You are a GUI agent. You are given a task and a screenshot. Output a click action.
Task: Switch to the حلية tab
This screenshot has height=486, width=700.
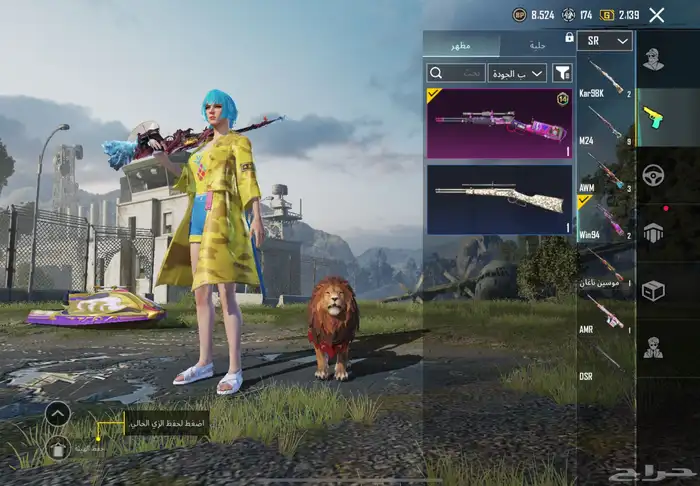pos(536,44)
